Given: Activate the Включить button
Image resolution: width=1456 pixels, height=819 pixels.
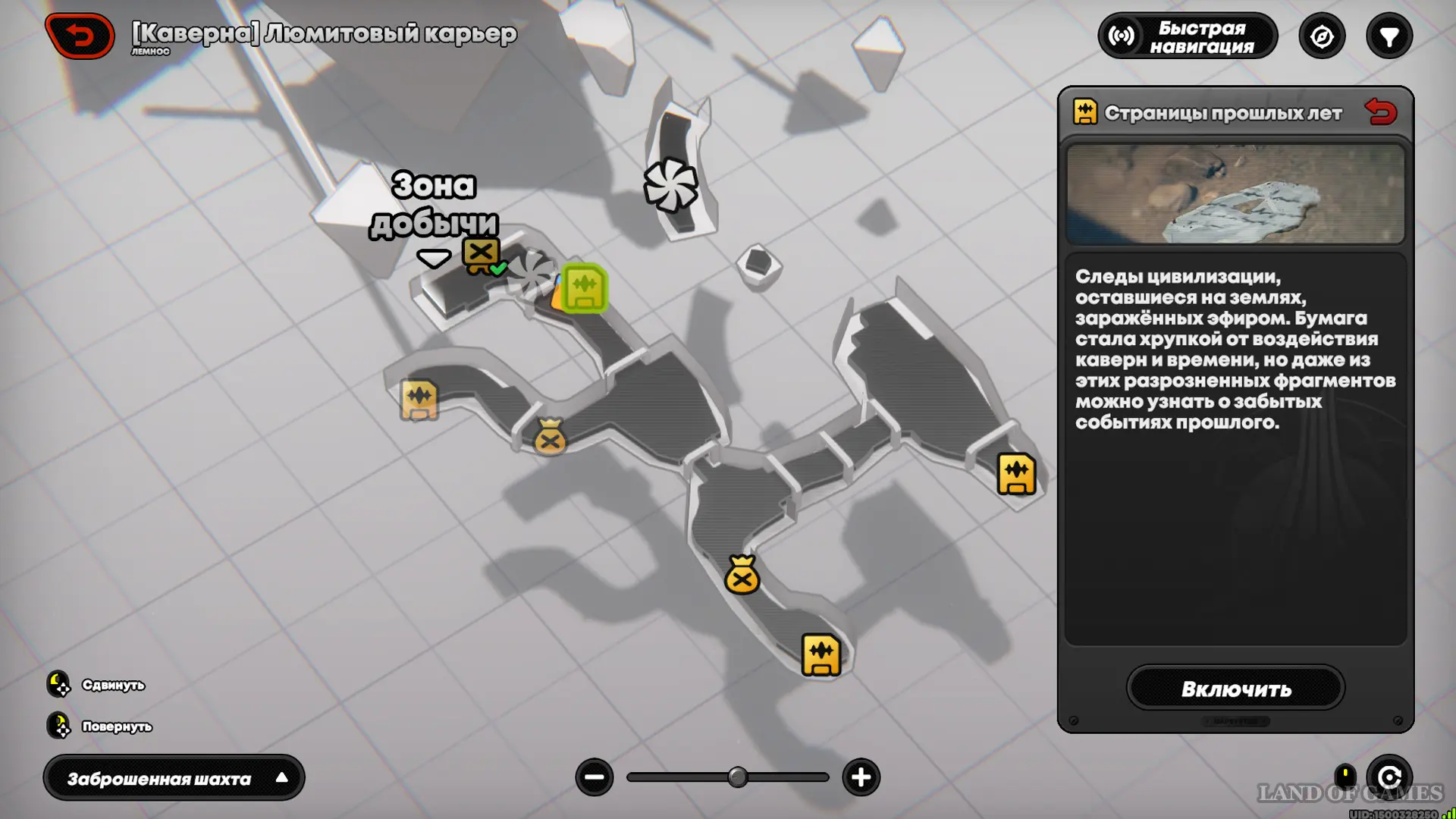Looking at the screenshot, I should coord(1235,689).
